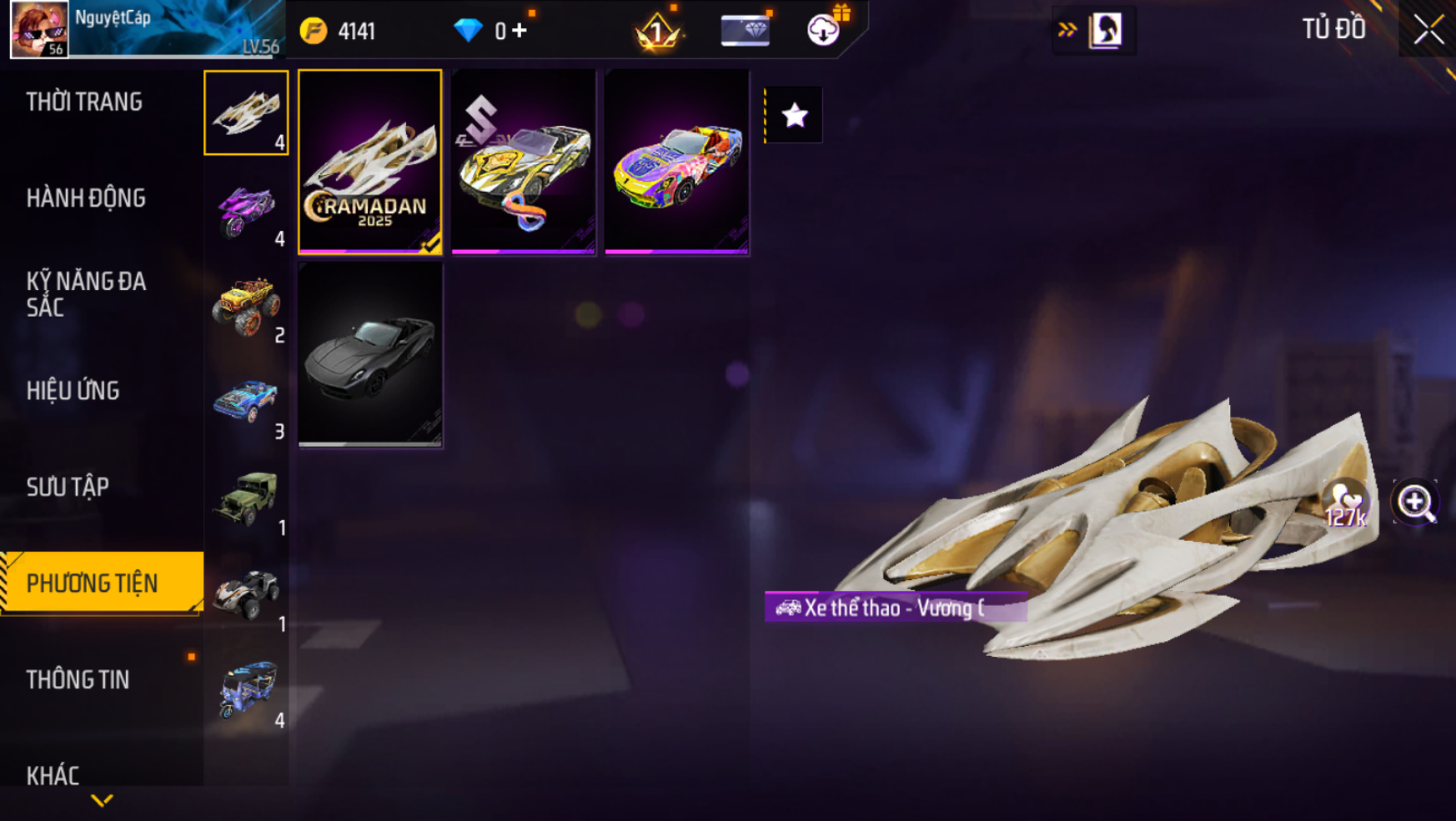
Task: Close the Tủ Đồ wardrobe screen
Action: click(x=1428, y=30)
